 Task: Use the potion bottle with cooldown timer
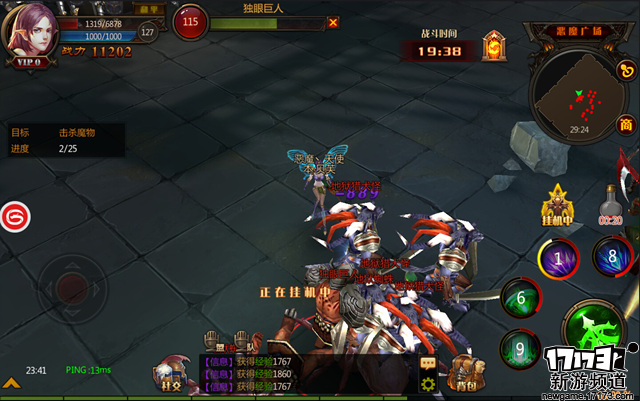coord(610,202)
